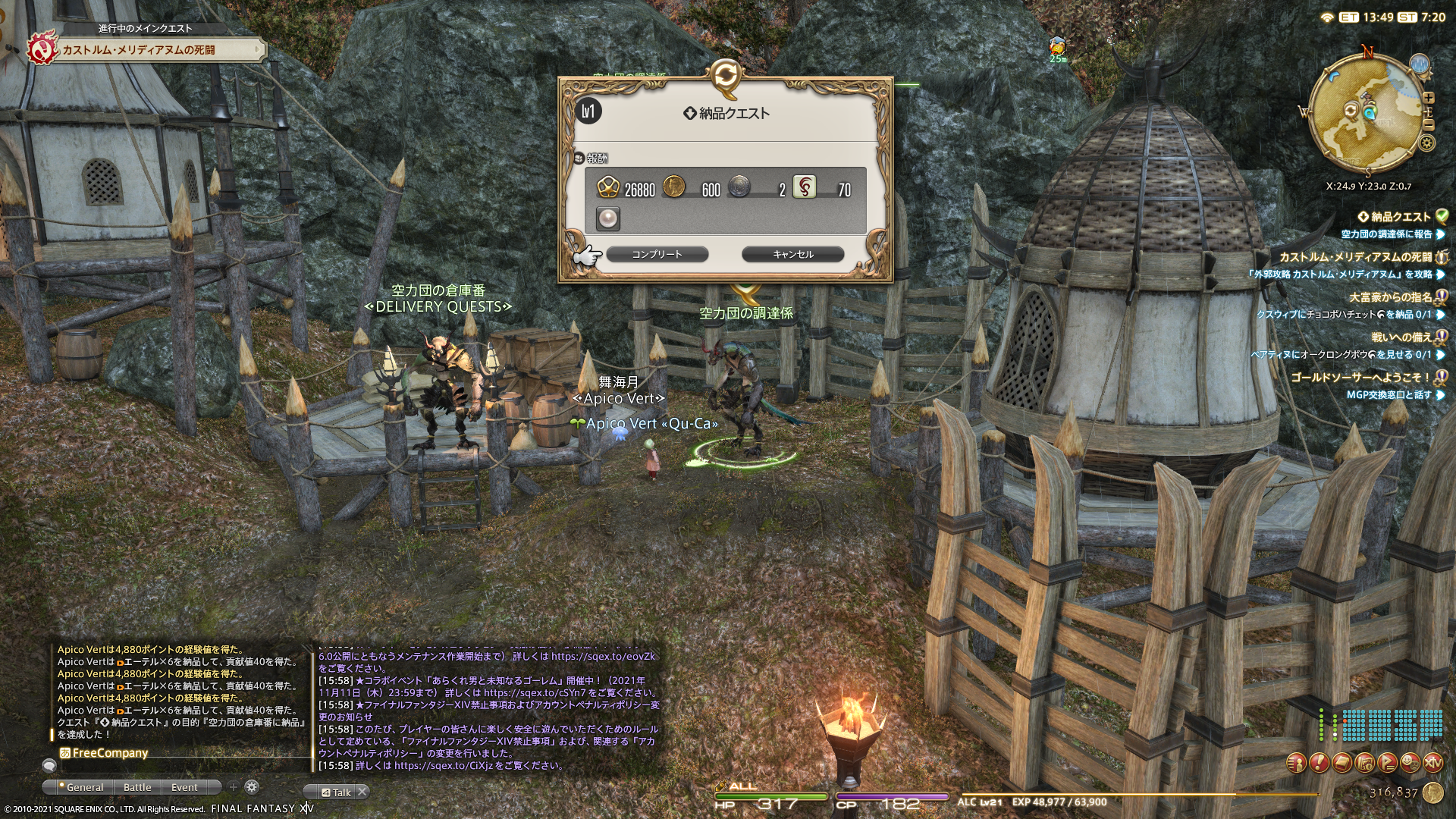Viewport: 1456px width, 819px height.
Task: Select 納品クエスト entry in quest tracker
Action: (1400, 217)
